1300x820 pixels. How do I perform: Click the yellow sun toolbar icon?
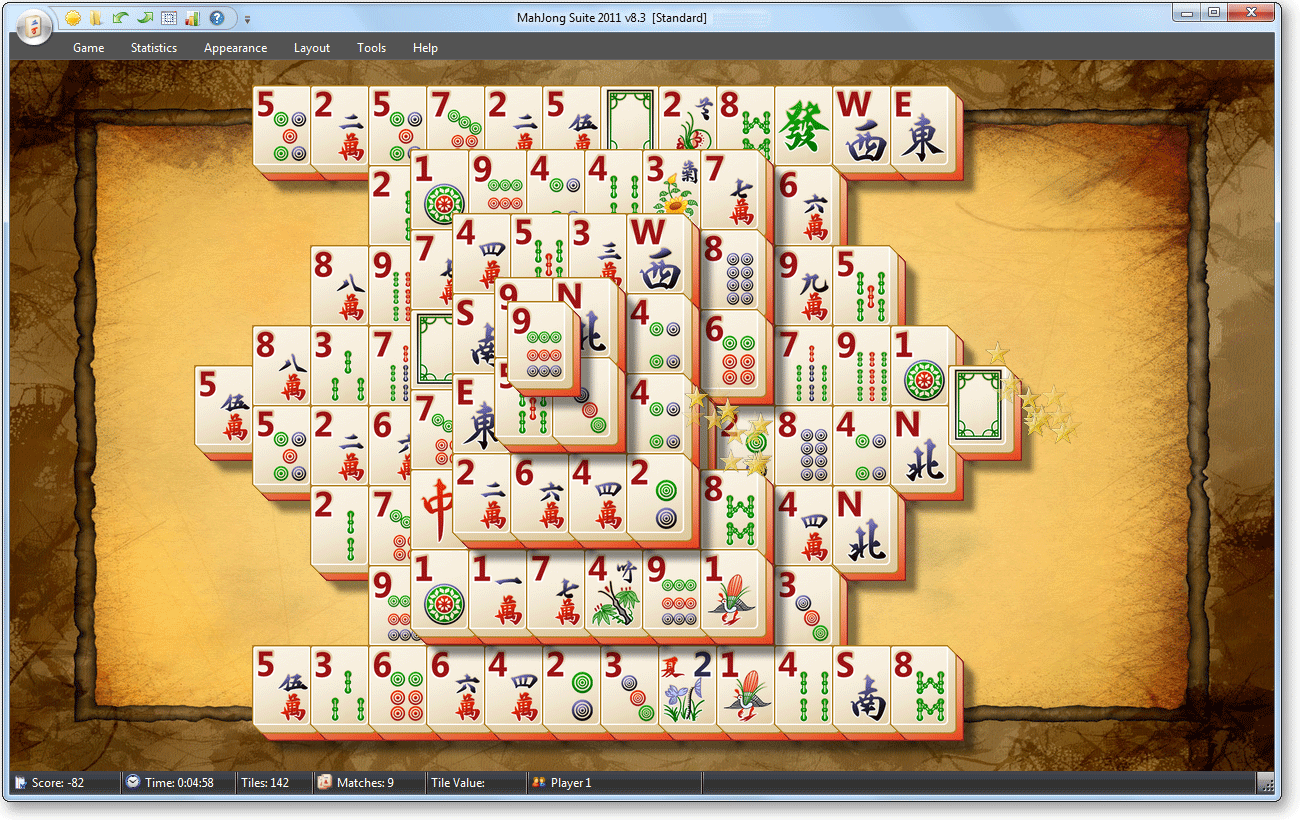pos(73,18)
